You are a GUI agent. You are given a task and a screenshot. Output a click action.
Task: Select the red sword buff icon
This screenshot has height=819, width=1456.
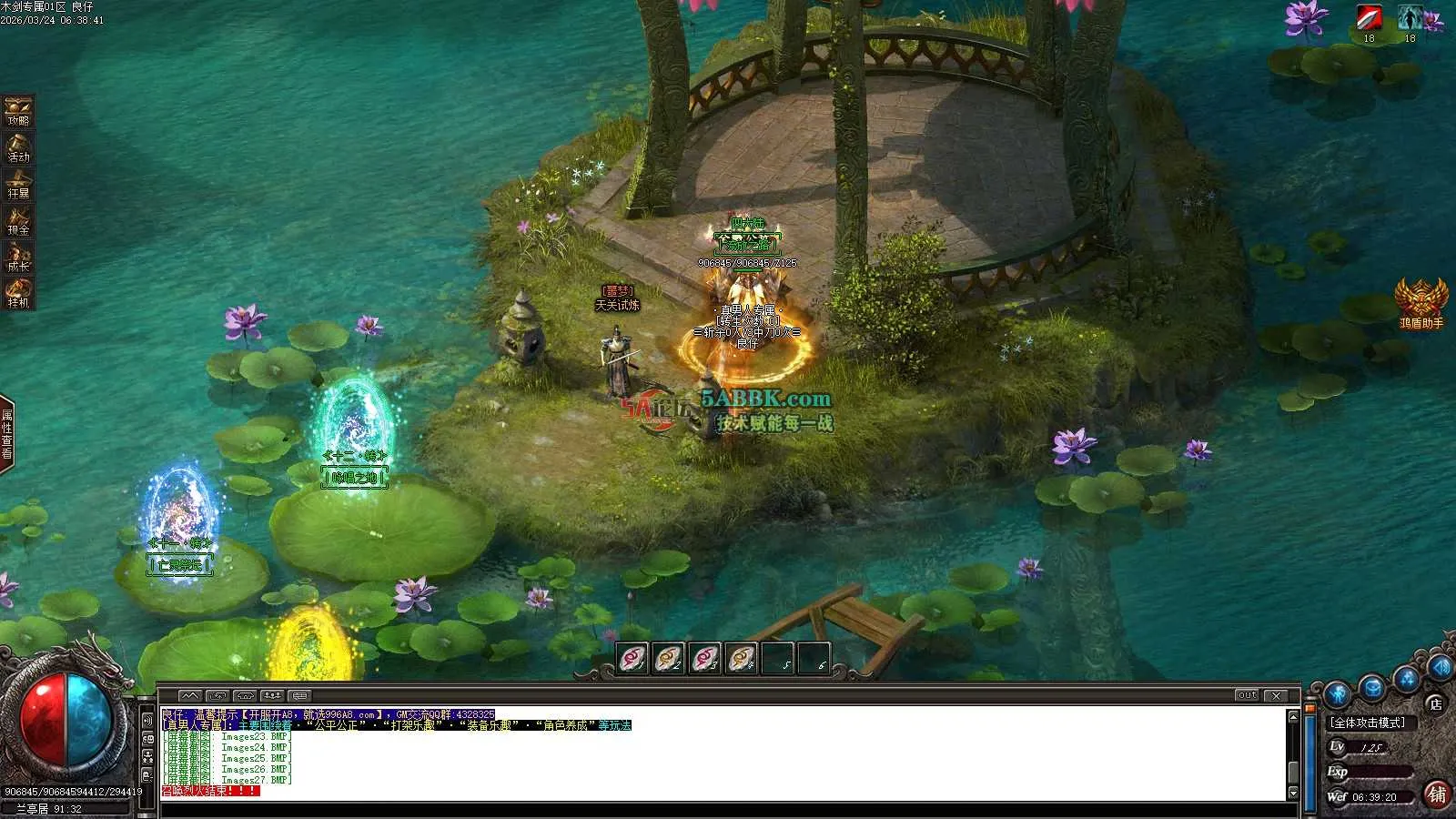pyautogui.click(x=1369, y=18)
